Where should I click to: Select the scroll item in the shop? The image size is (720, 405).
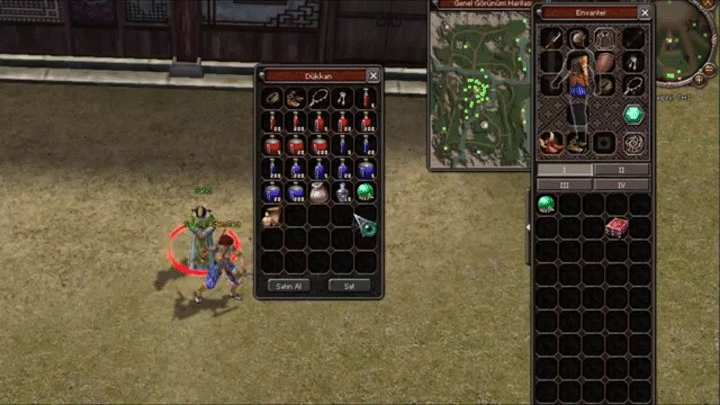pos(272,215)
